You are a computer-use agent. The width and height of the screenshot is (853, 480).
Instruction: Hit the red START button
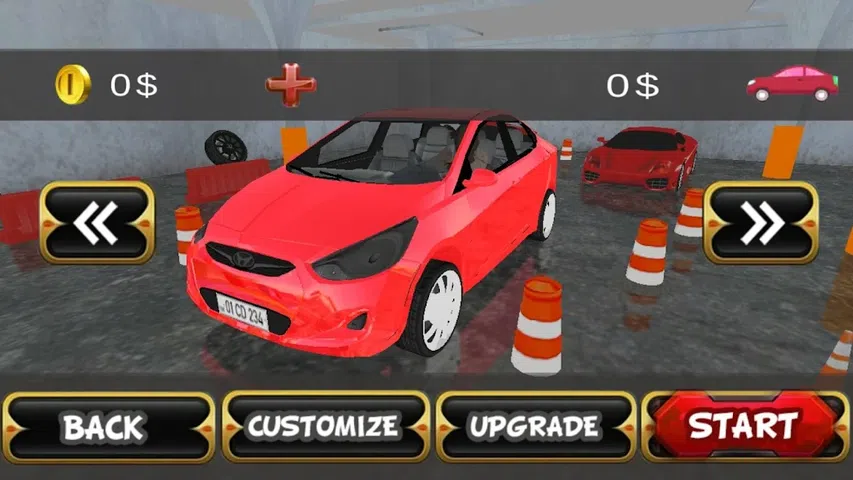click(x=745, y=426)
